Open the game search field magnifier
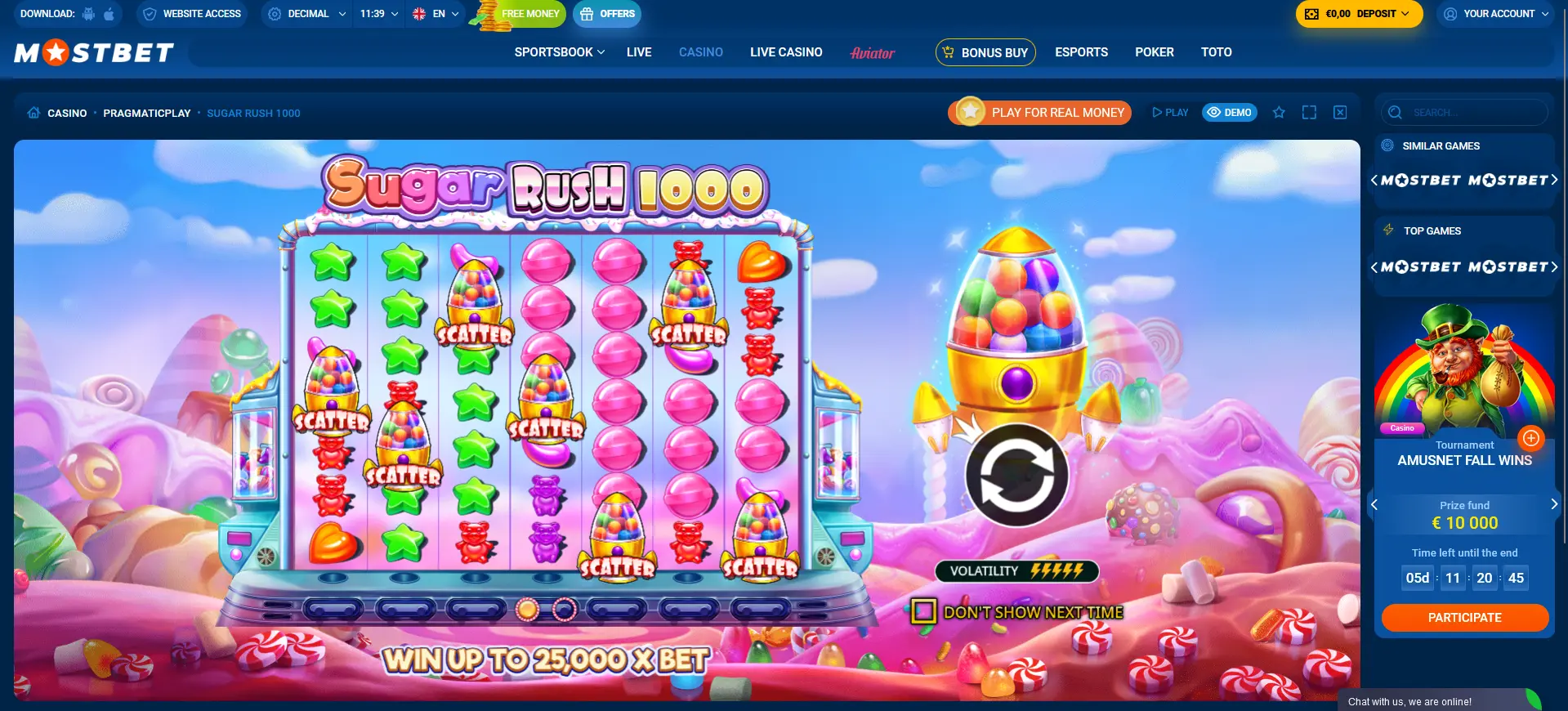Image resolution: width=1568 pixels, height=711 pixels. tap(1396, 112)
